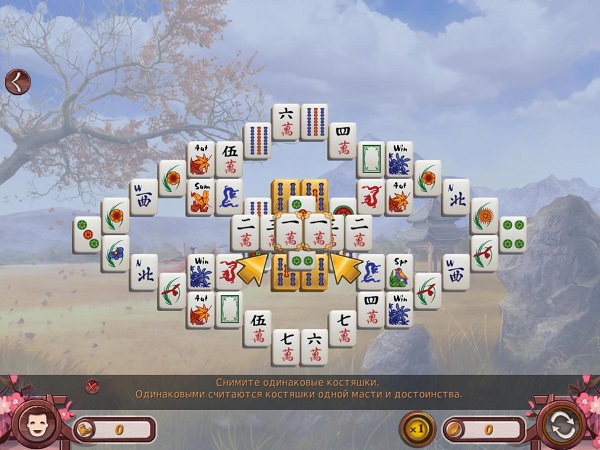This screenshot has height=450, width=600.
Task: Pick the four green circles tile
Action: [x=513, y=234]
